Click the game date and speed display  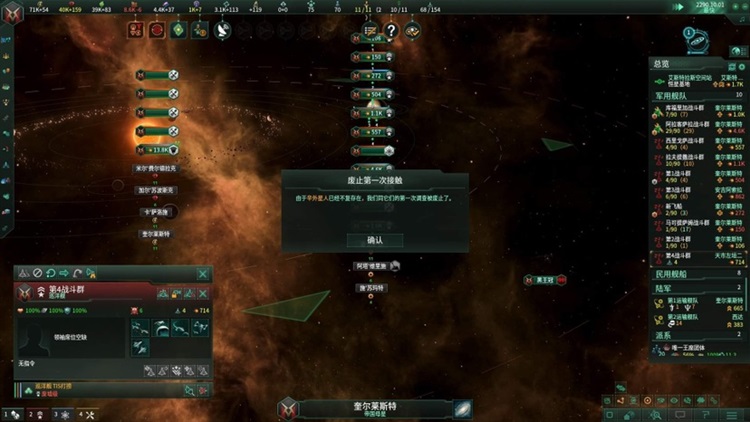click(713, 7)
